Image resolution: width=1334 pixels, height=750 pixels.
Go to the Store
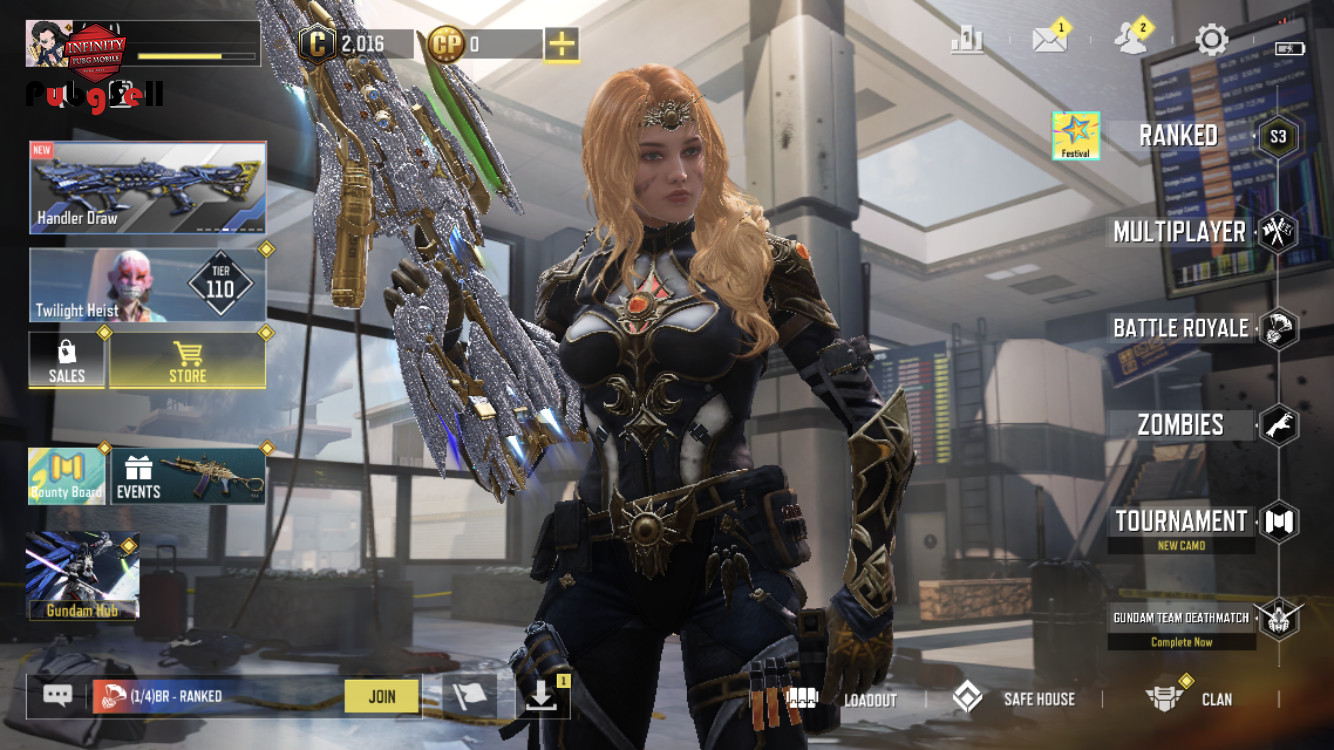pos(187,361)
